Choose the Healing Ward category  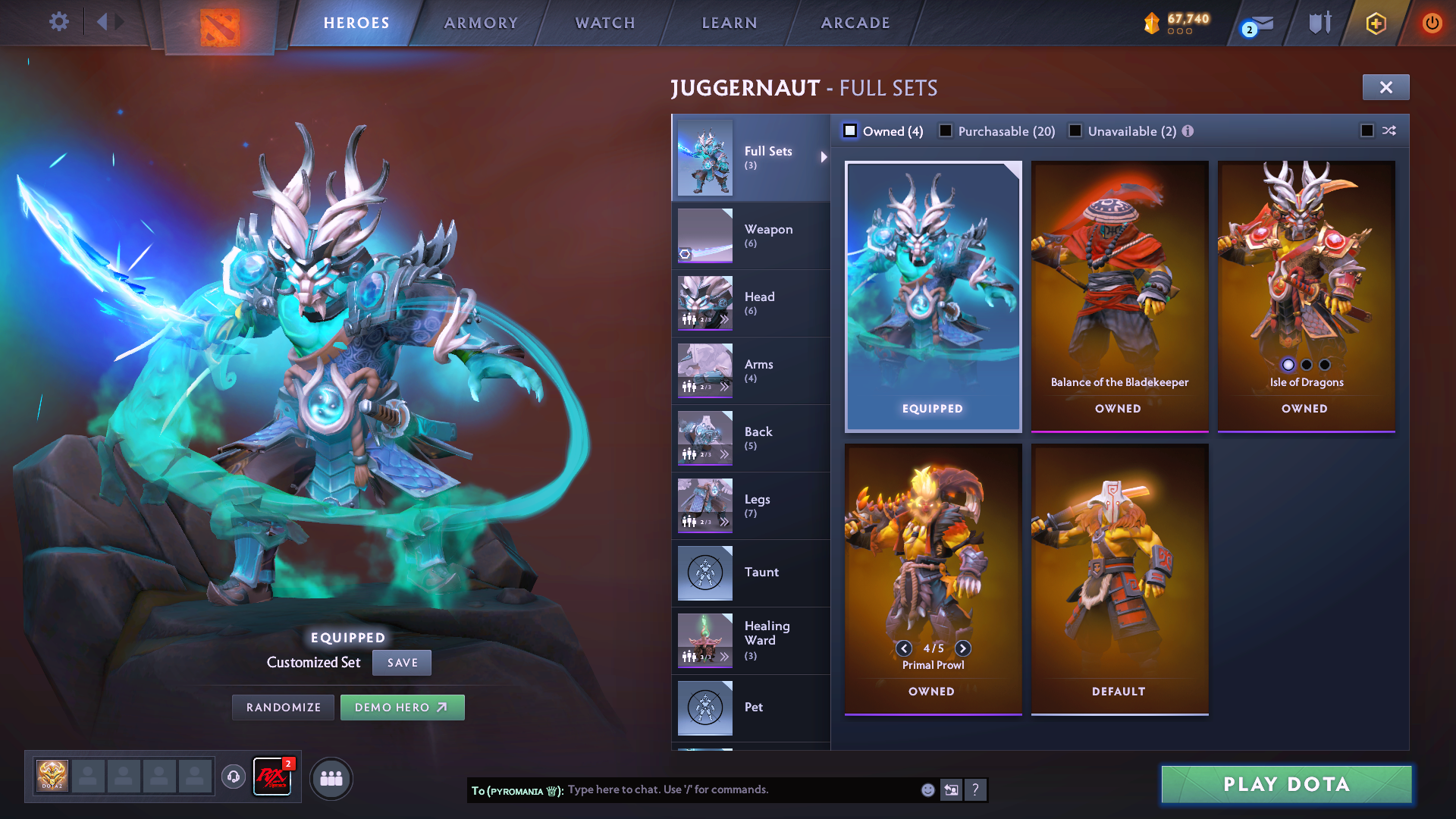pyautogui.click(x=751, y=641)
